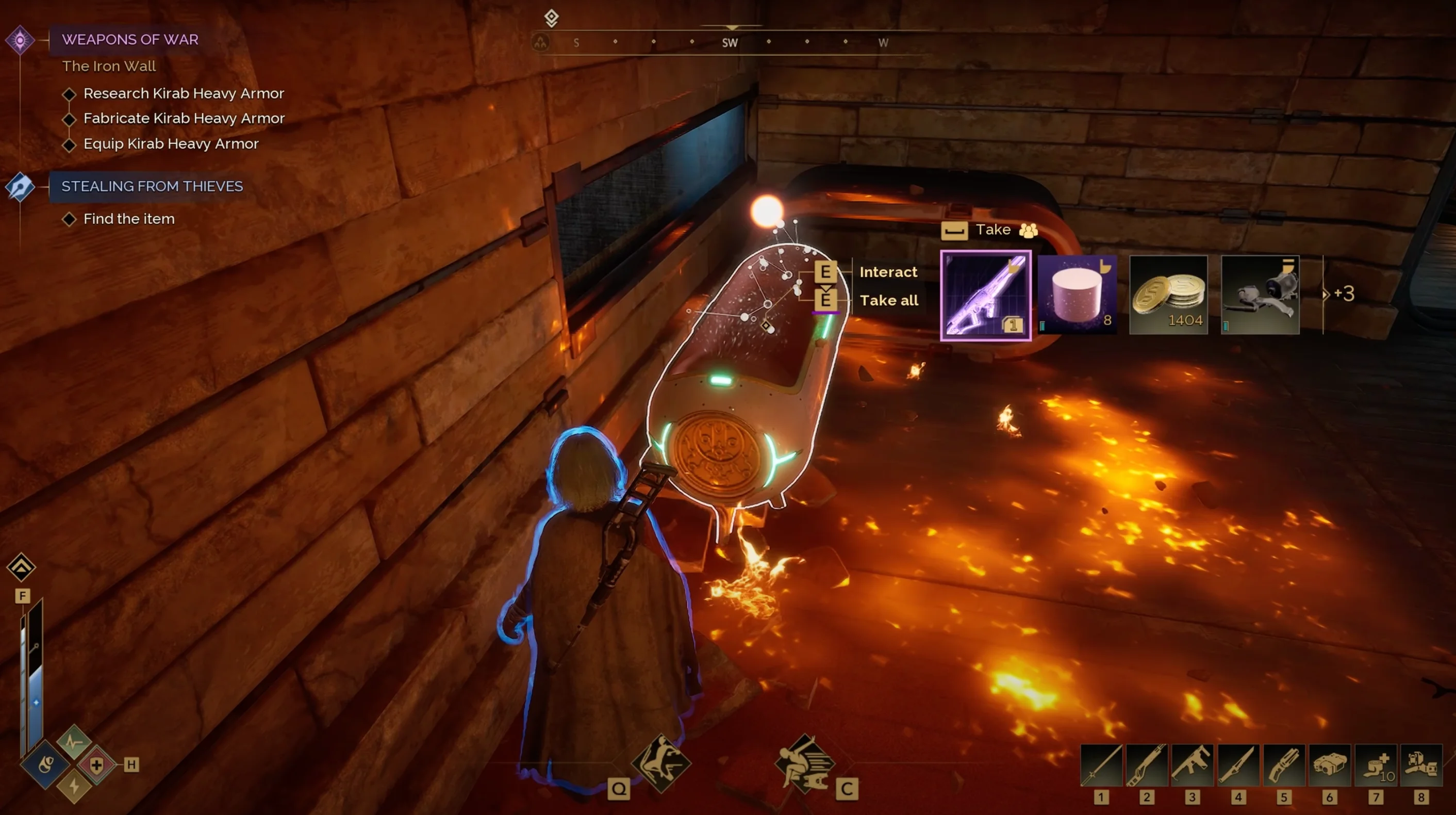Image resolution: width=1456 pixels, height=815 pixels.
Task: Take the 1404 Solari coins
Action: pyautogui.click(x=1168, y=295)
